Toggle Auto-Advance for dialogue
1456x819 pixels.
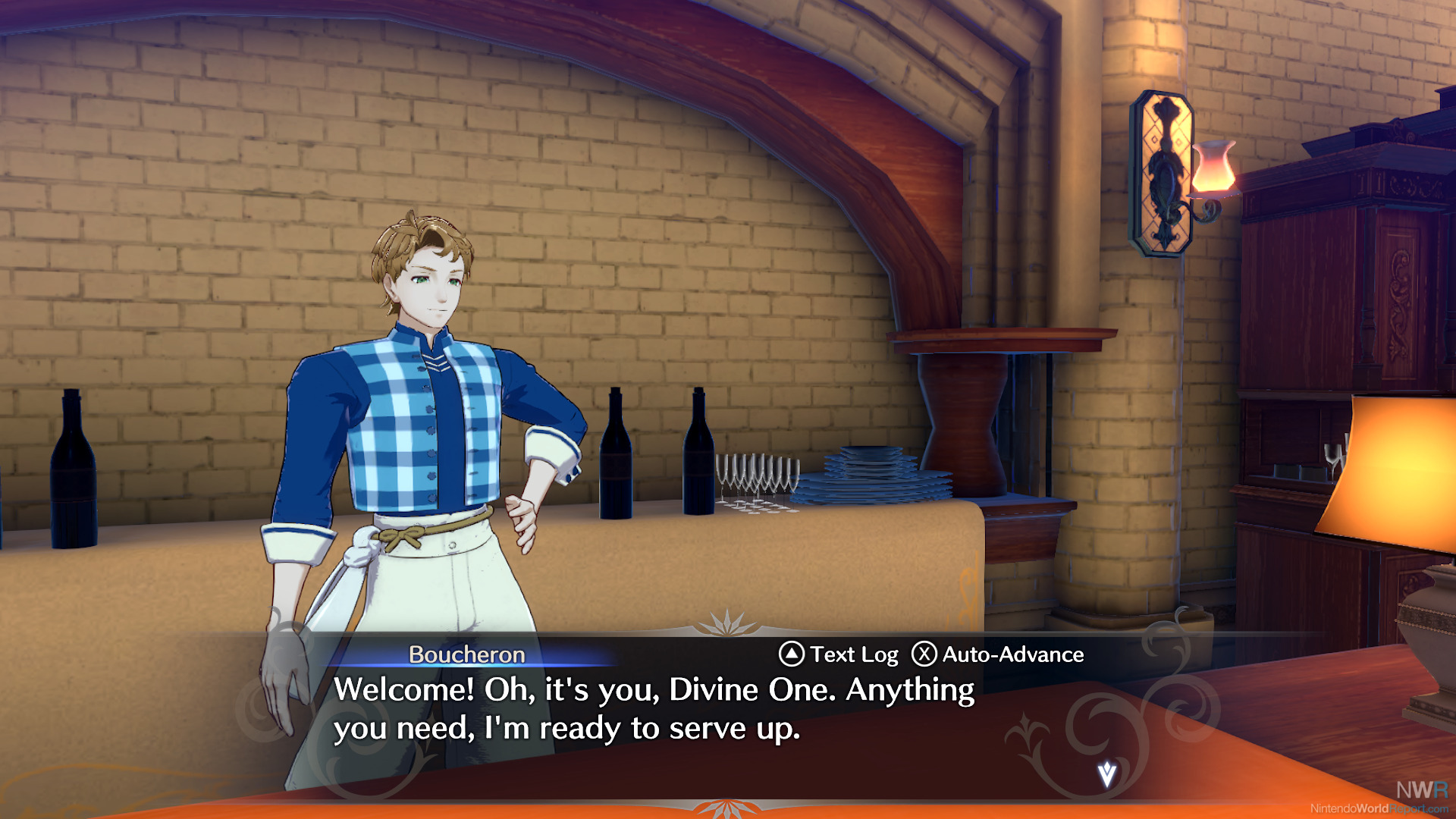998,654
